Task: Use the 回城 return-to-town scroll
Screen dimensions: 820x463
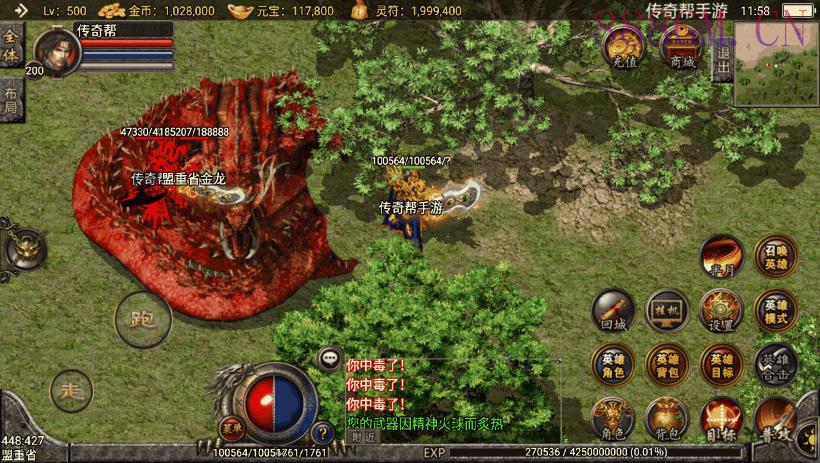Action: coord(613,311)
